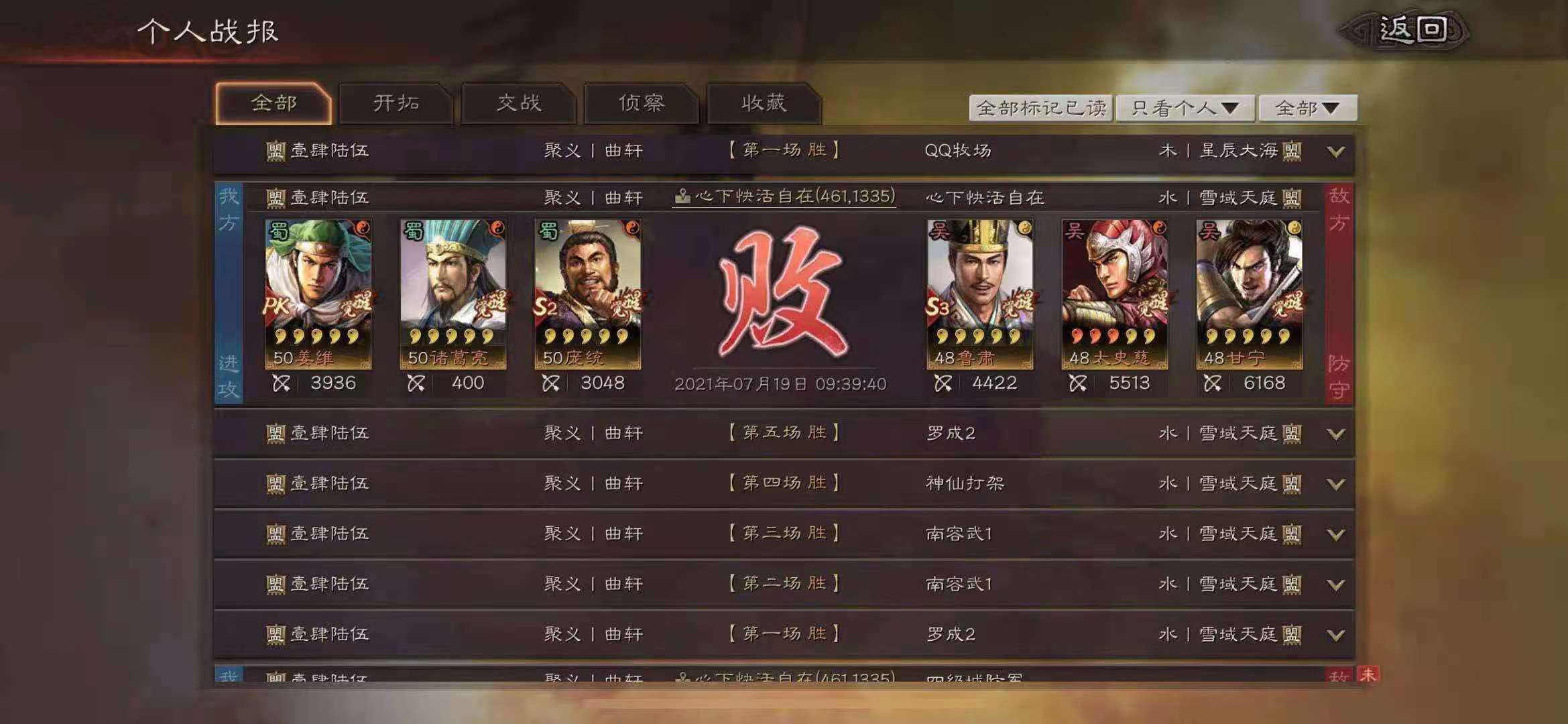
Task: Select the 交战 tab
Action: tap(519, 103)
